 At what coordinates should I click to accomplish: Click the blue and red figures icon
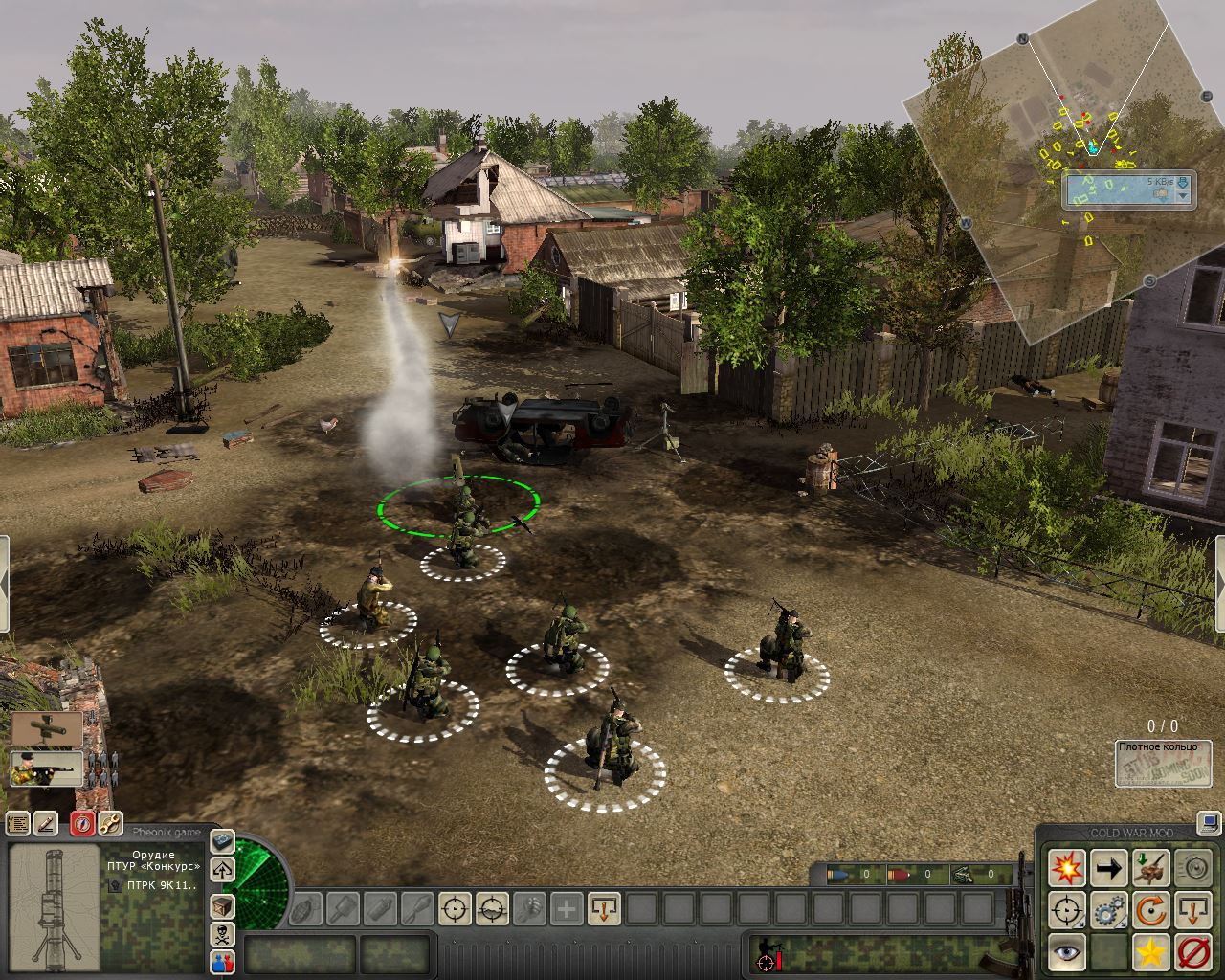(222, 961)
